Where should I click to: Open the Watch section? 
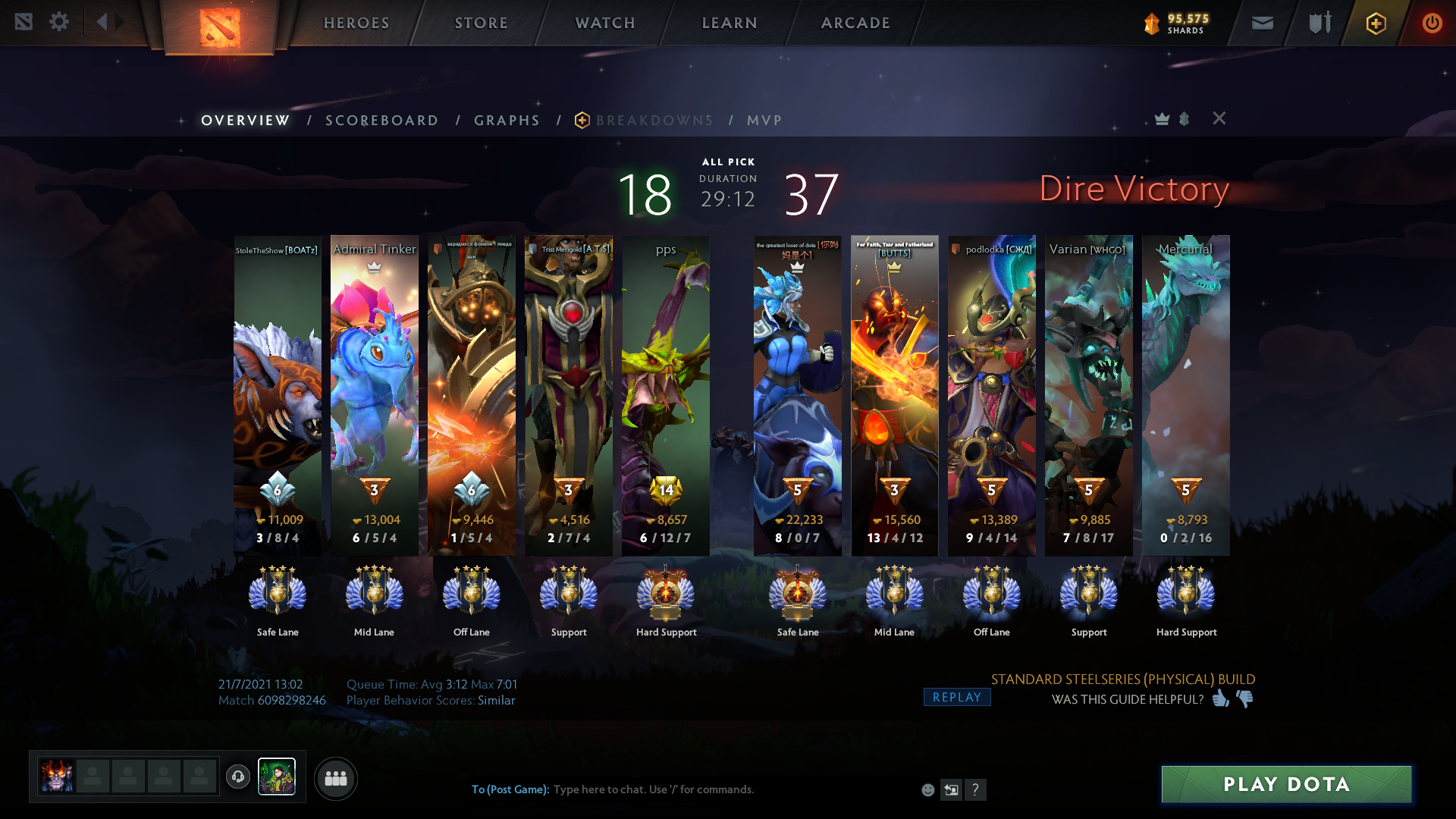point(605,23)
